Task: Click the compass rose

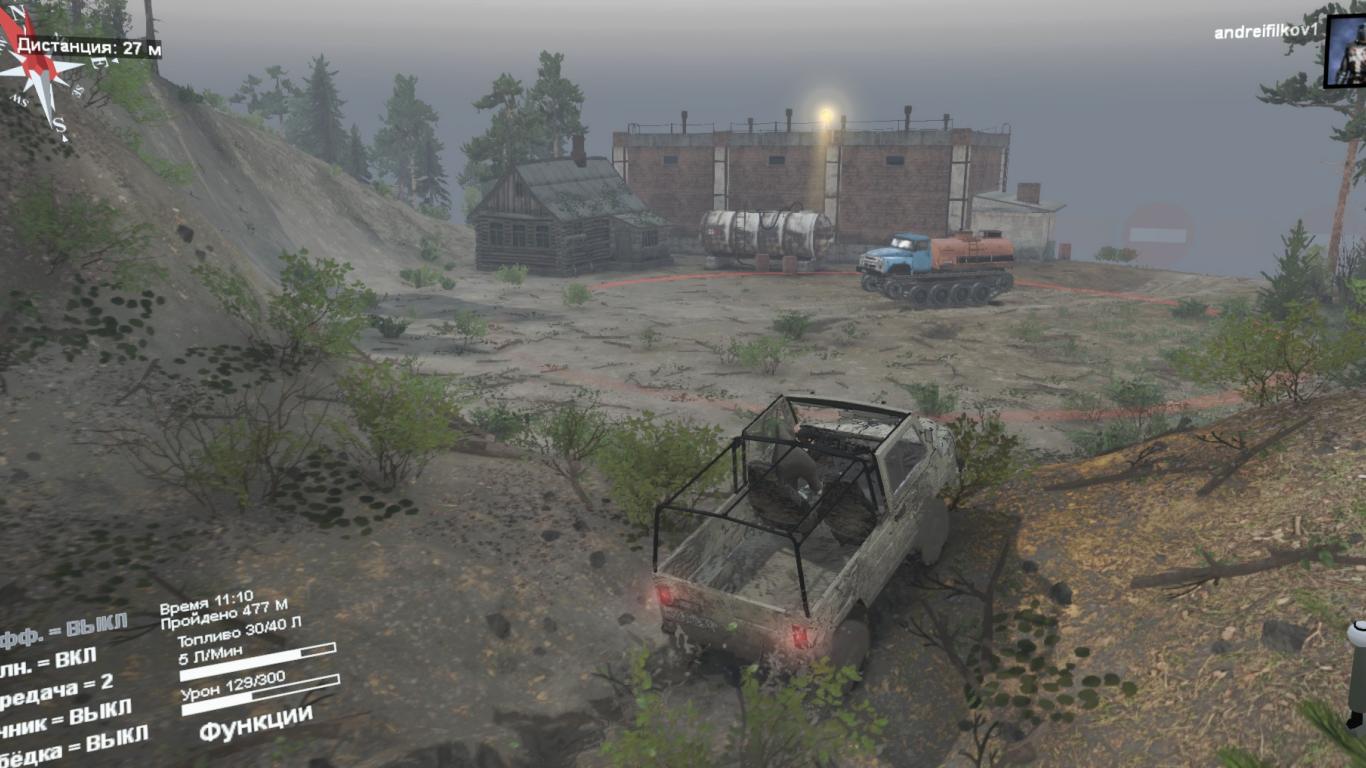Action: [38, 68]
